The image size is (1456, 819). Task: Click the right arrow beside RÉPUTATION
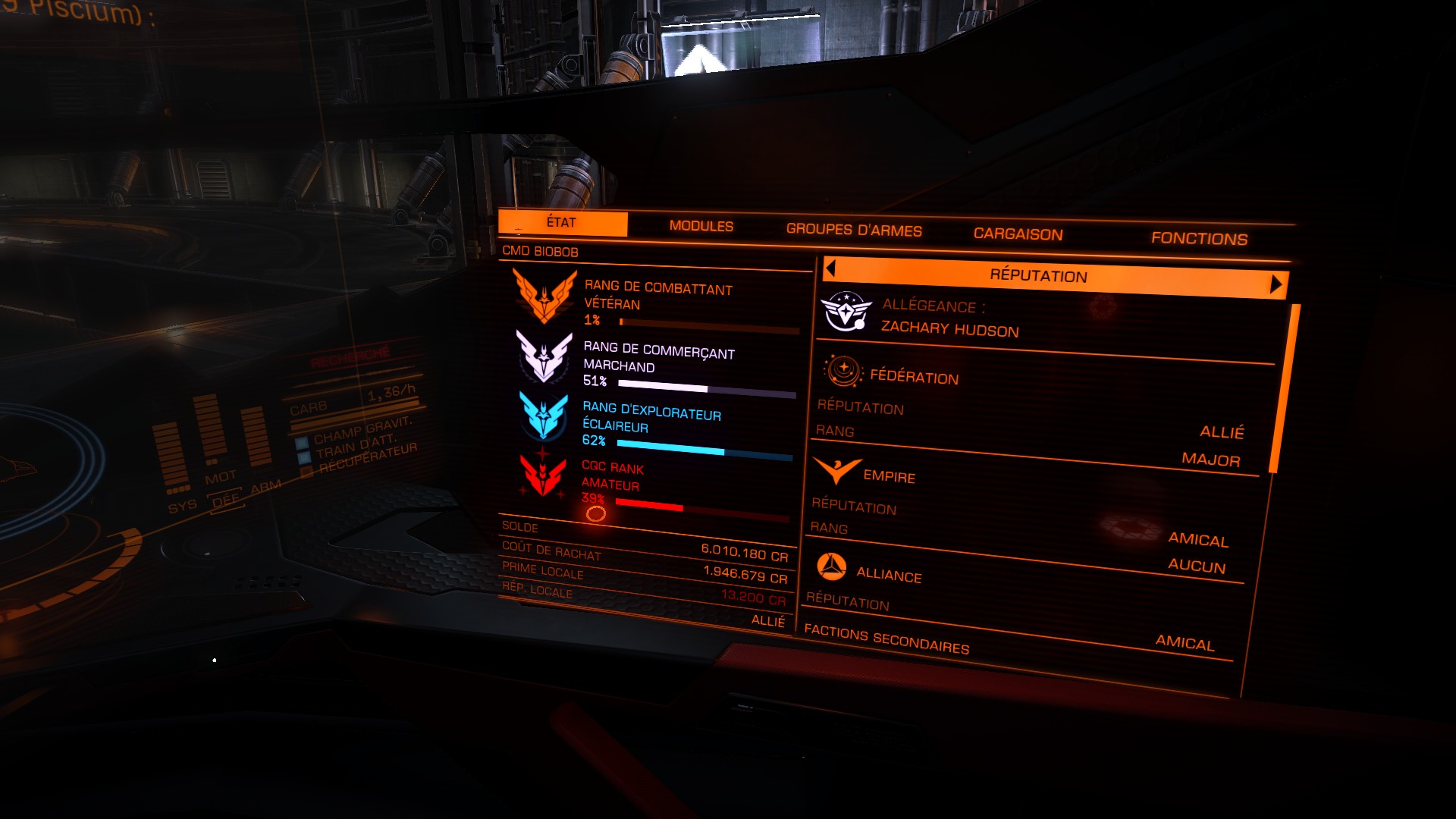[1276, 284]
